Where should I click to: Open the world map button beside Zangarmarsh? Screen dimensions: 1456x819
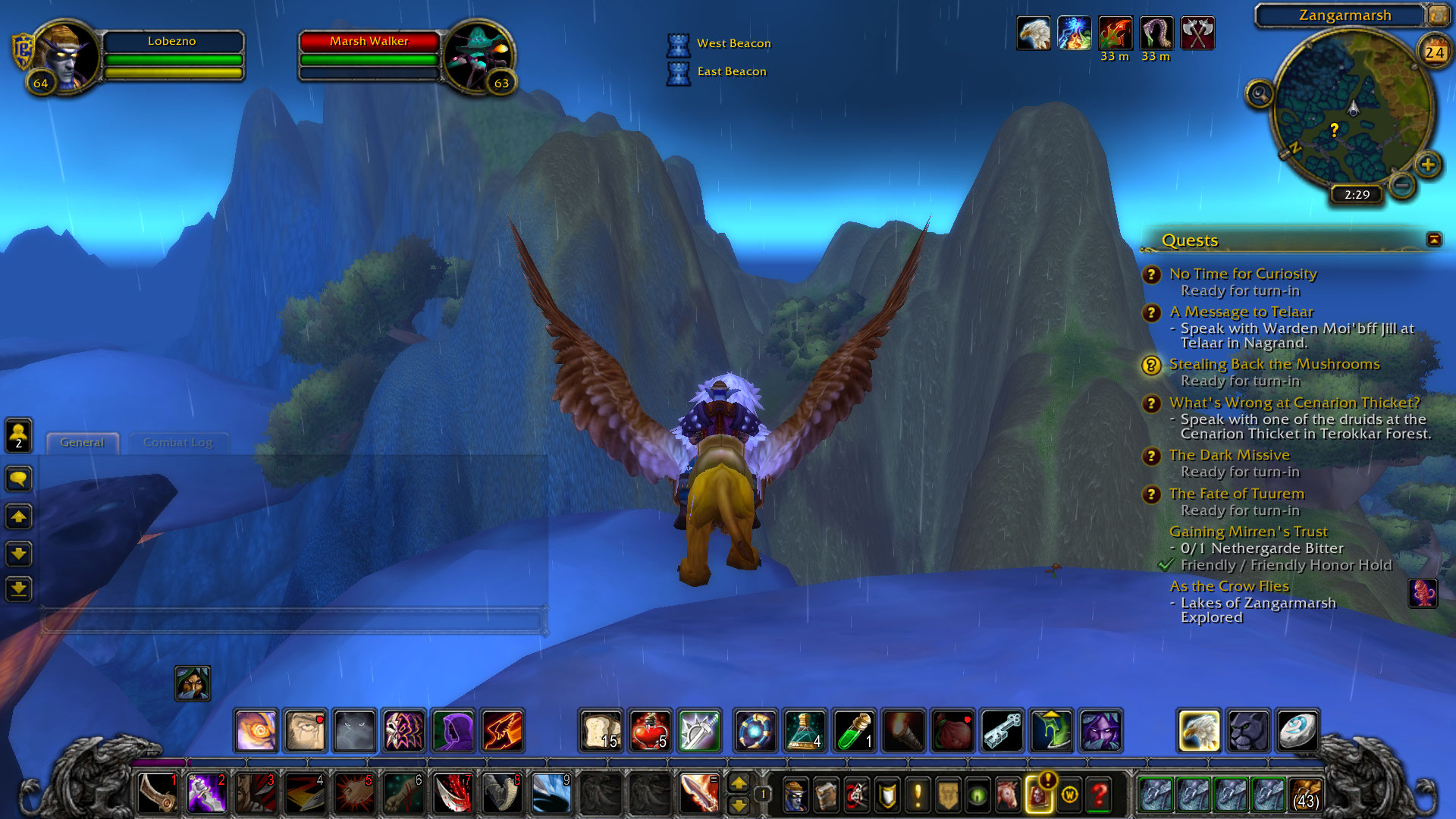pyautogui.click(x=1438, y=15)
